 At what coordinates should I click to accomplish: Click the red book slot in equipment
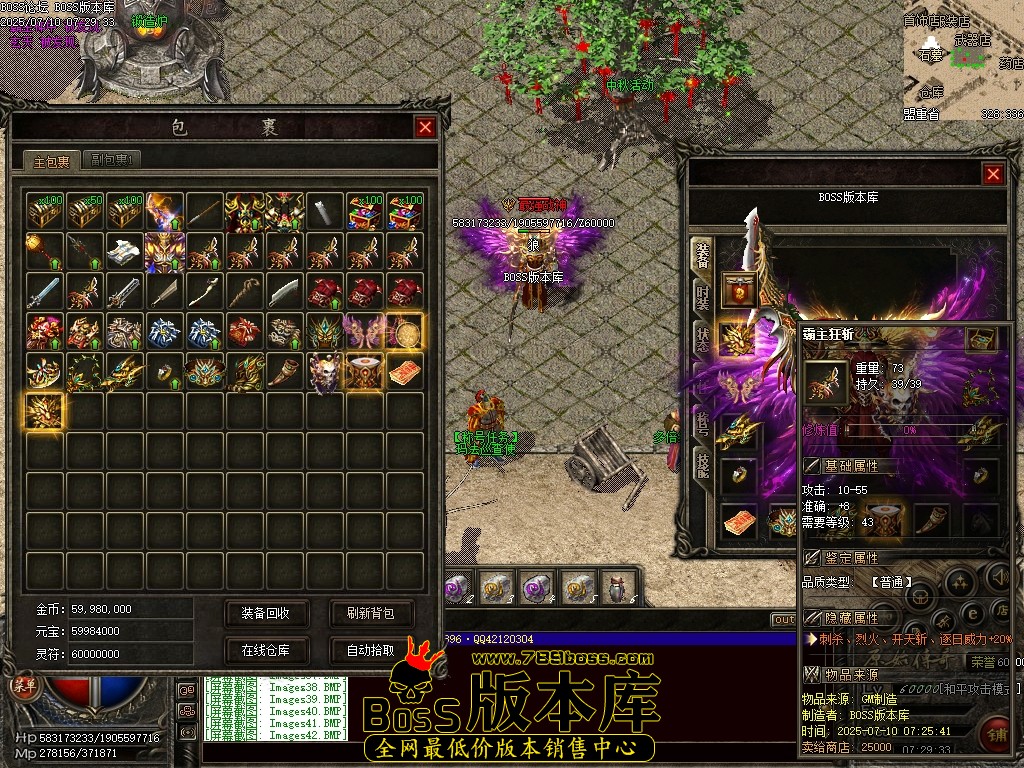(x=739, y=521)
